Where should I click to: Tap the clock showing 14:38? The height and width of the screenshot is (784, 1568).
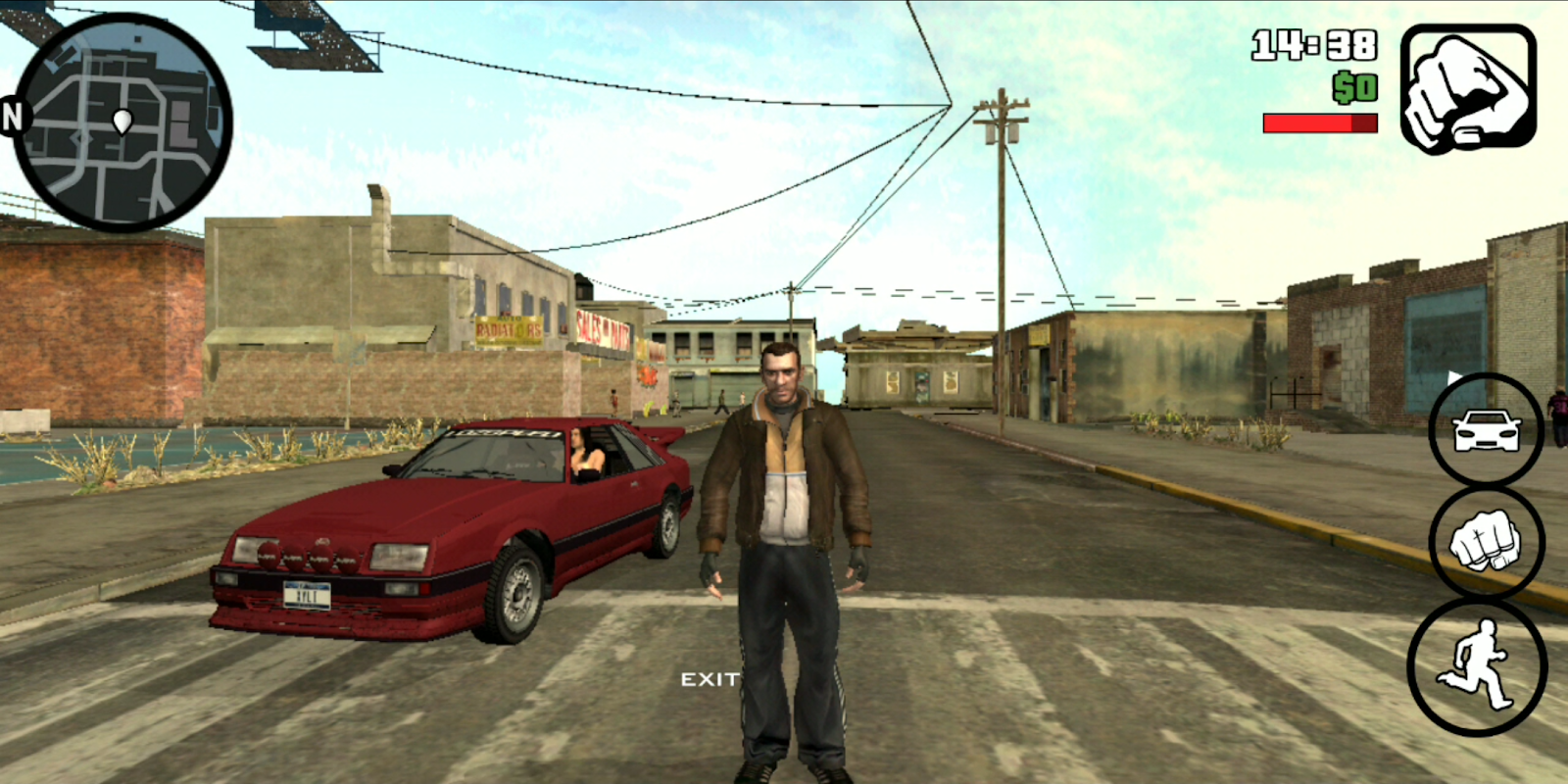(1313, 44)
